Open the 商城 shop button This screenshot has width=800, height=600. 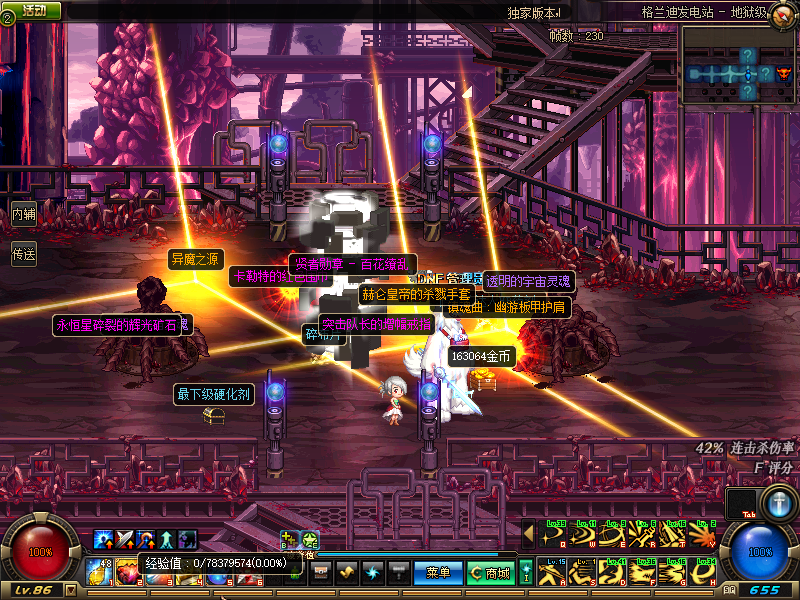[491, 573]
